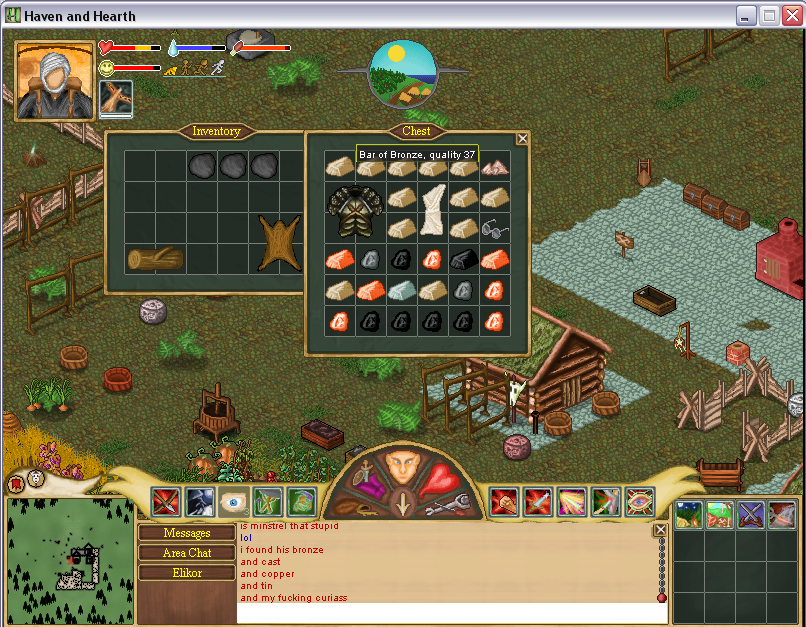Click the chat text input field

point(445,613)
